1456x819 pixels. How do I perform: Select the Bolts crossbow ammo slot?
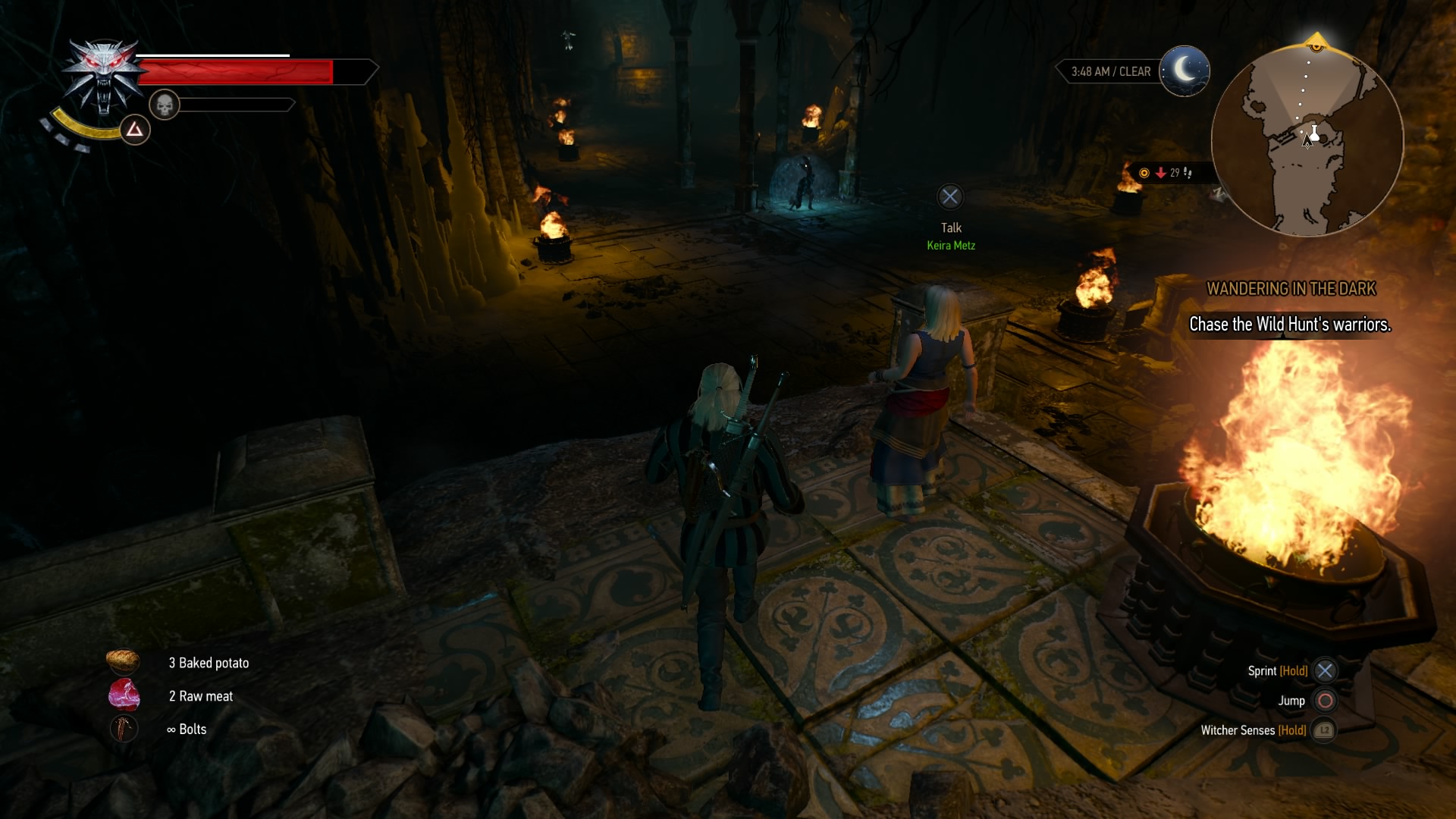tap(124, 729)
